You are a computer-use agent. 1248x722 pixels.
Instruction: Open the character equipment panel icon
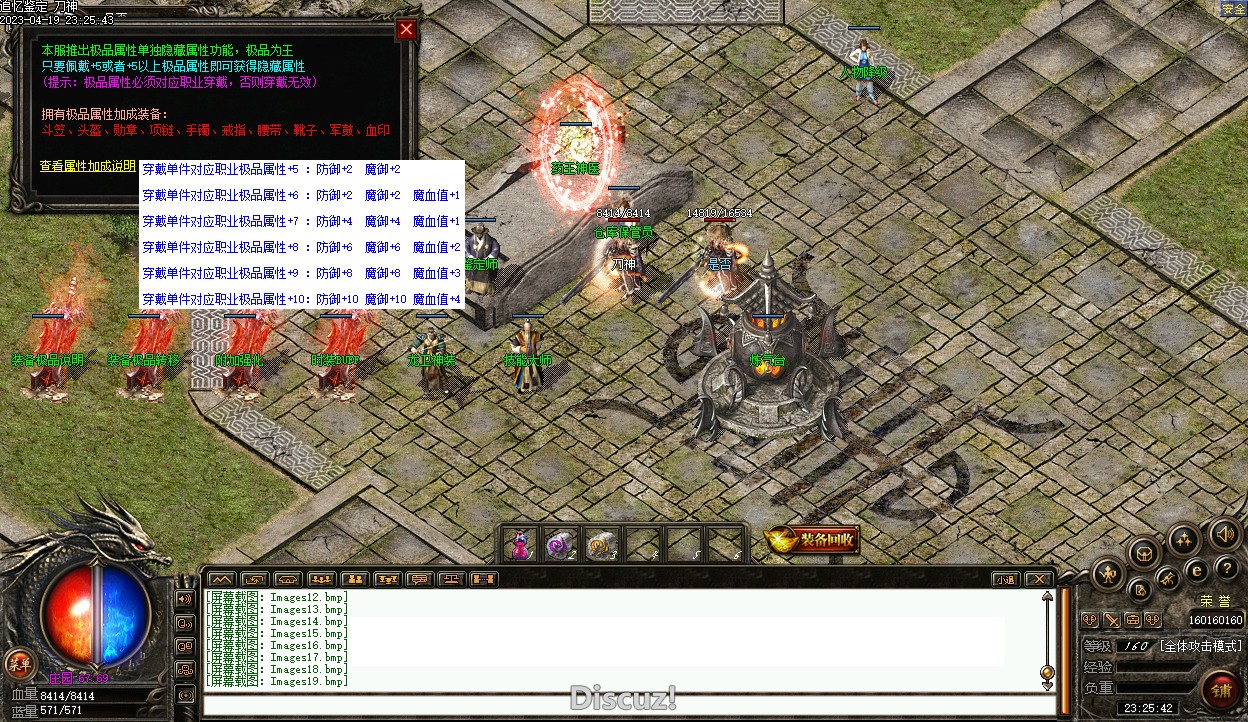coord(1108,574)
